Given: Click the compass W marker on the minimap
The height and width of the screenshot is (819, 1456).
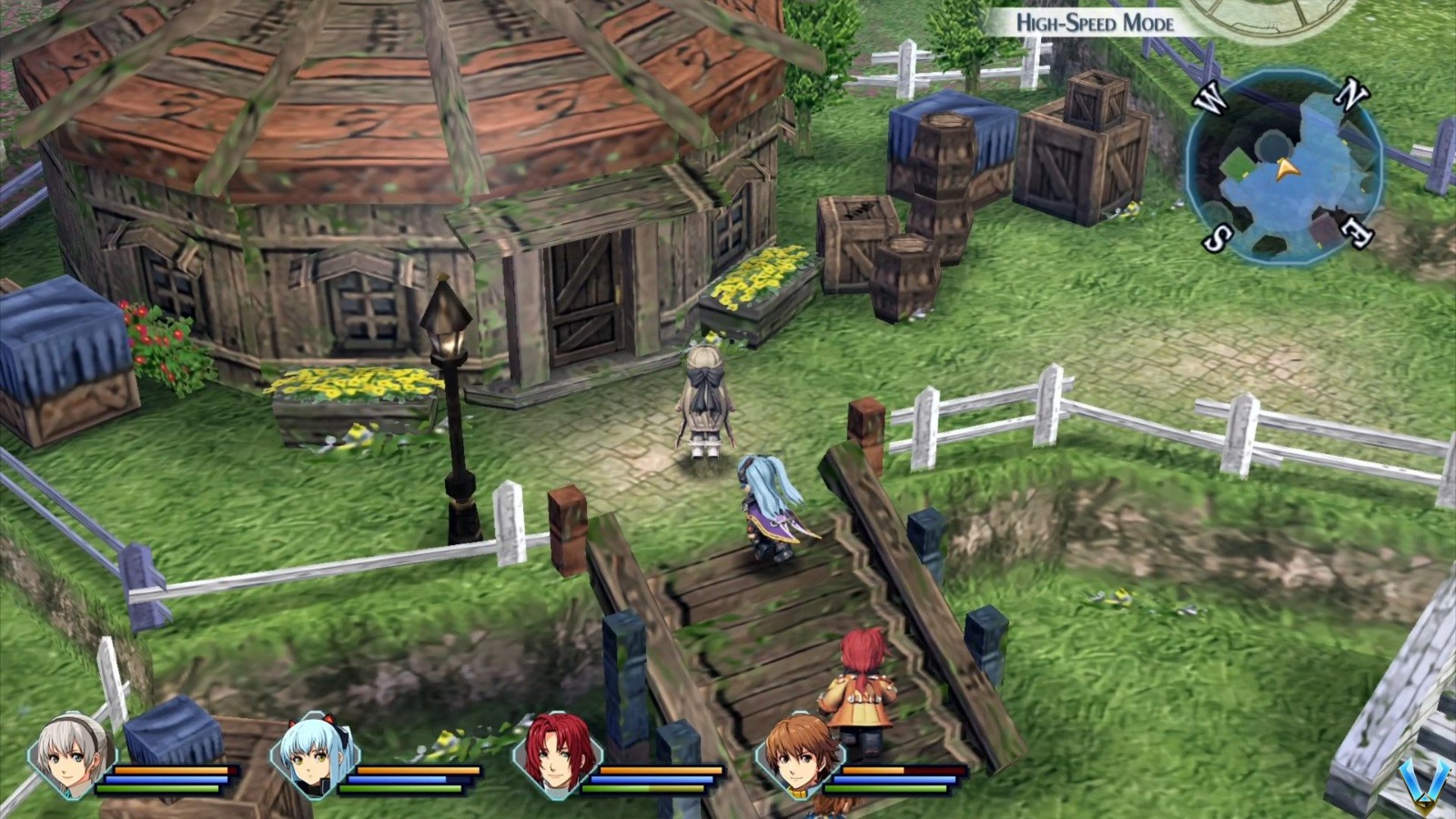Looking at the screenshot, I should (1211, 97).
